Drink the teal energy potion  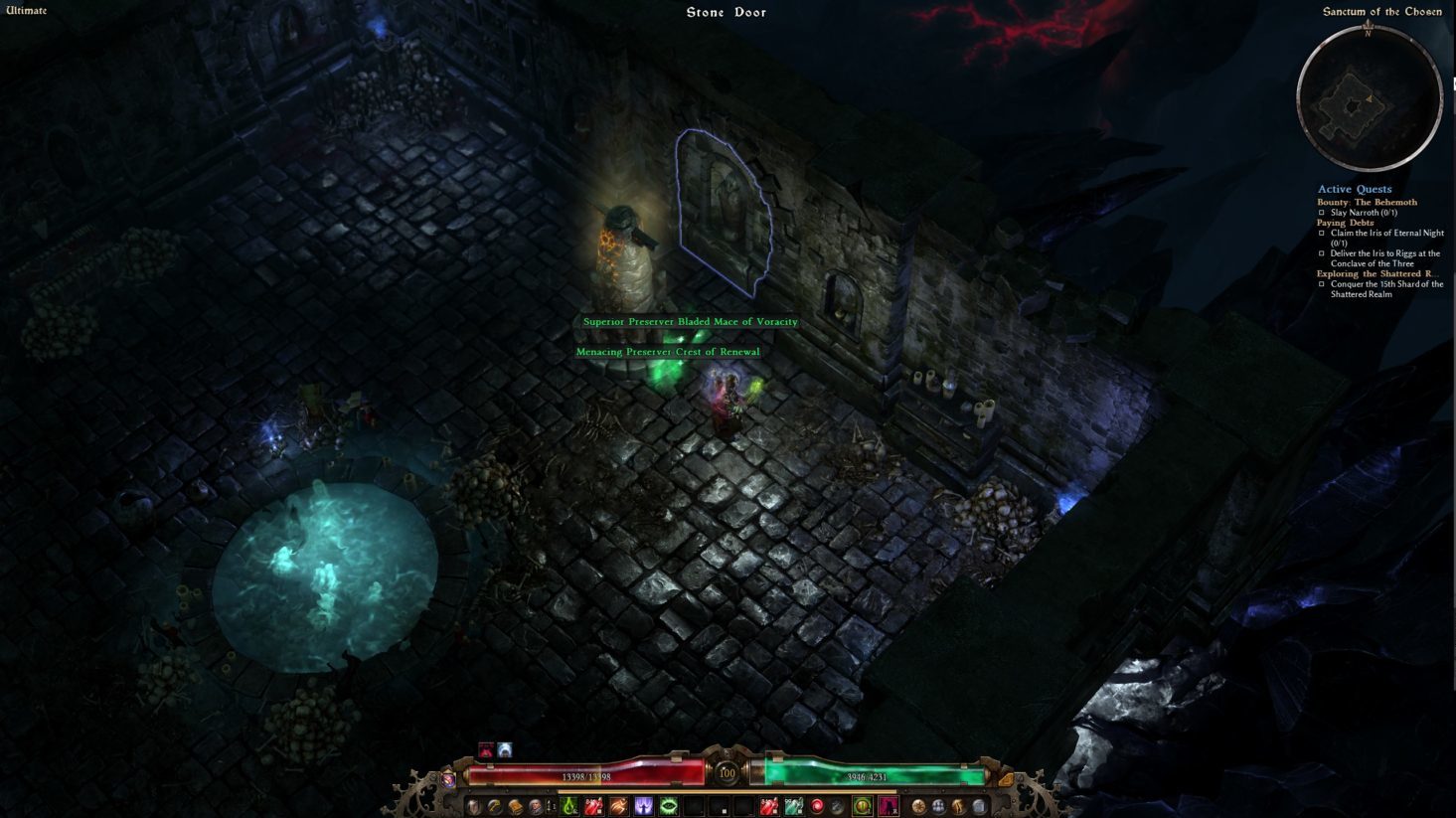(x=793, y=806)
